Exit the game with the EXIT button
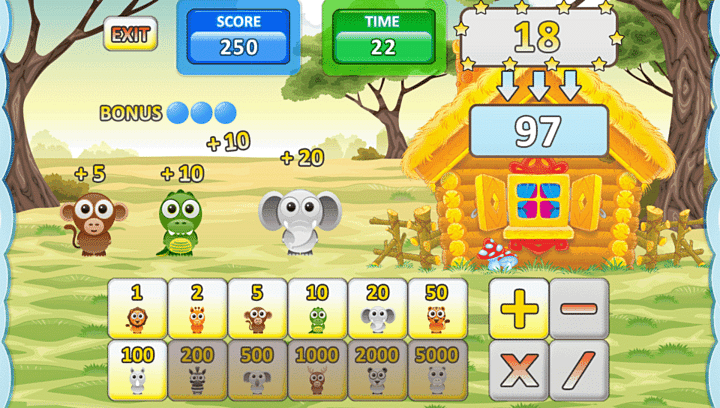The width and height of the screenshot is (720, 408). click(130, 34)
